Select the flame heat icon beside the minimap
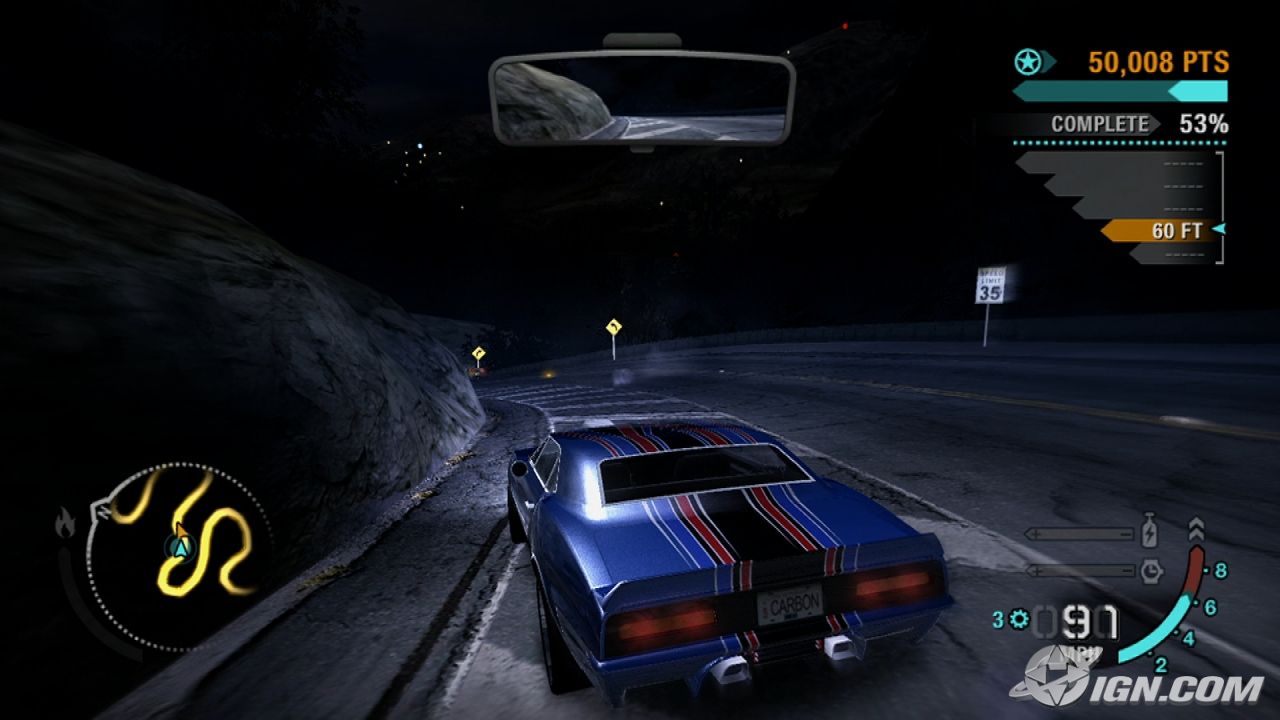The image size is (1280, 720). (66, 523)
